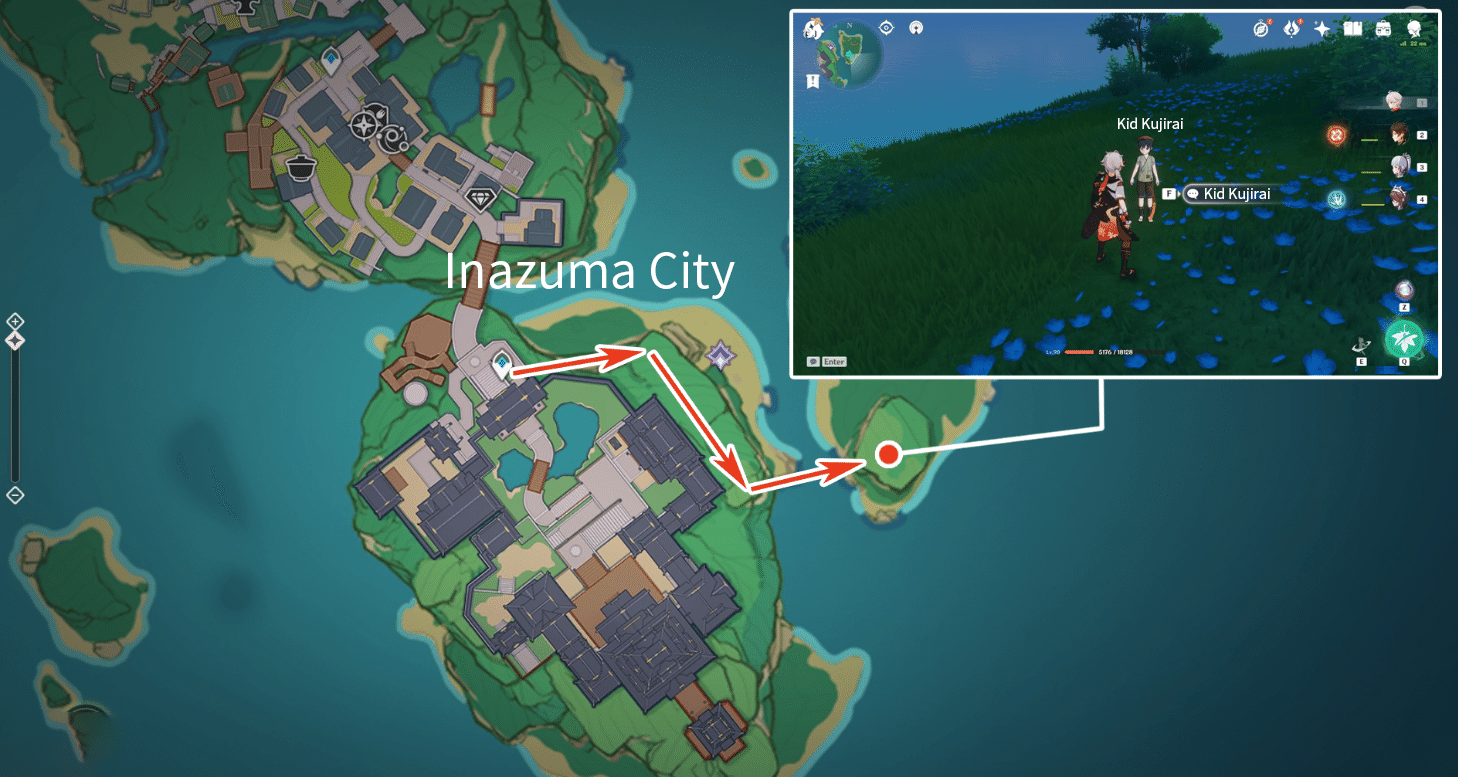Open the Events timer icon with red notification
Image resolution: width=1458 pixels, height=777 pixels.
pyautogui.click(x=1260, y=28)
